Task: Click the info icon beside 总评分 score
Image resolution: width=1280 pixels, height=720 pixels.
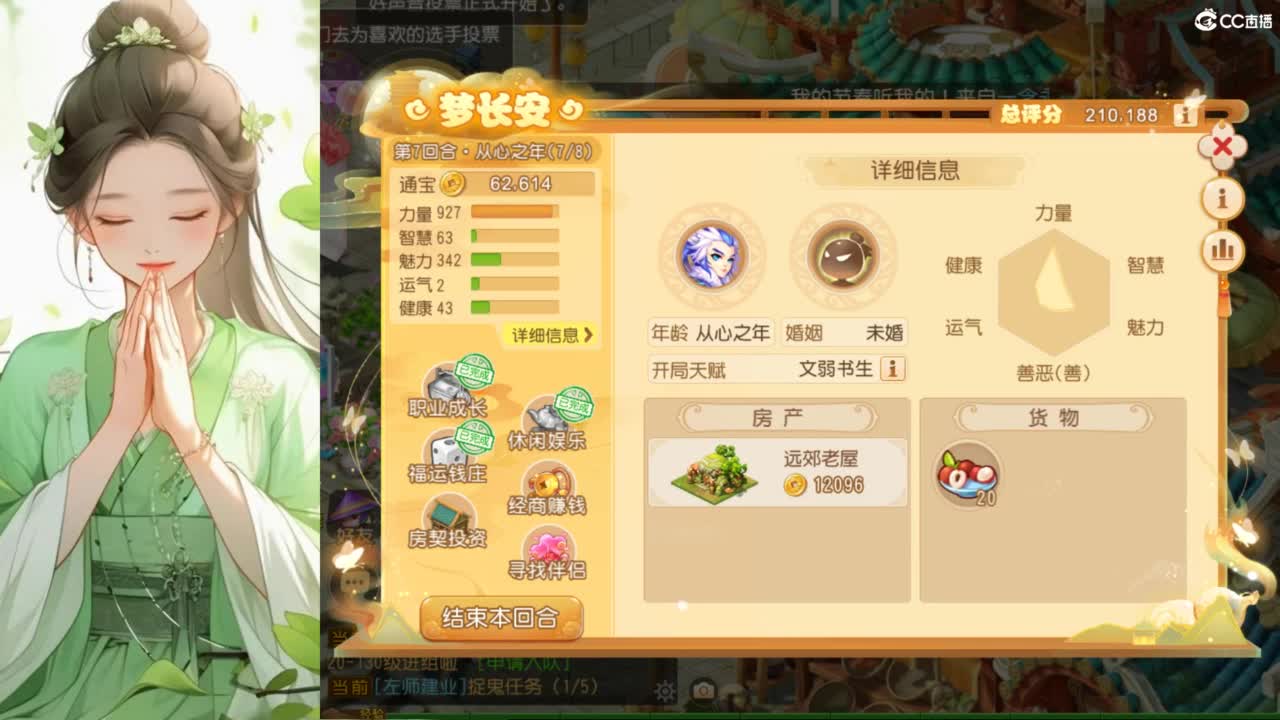Action: [x=1186, y=115]
